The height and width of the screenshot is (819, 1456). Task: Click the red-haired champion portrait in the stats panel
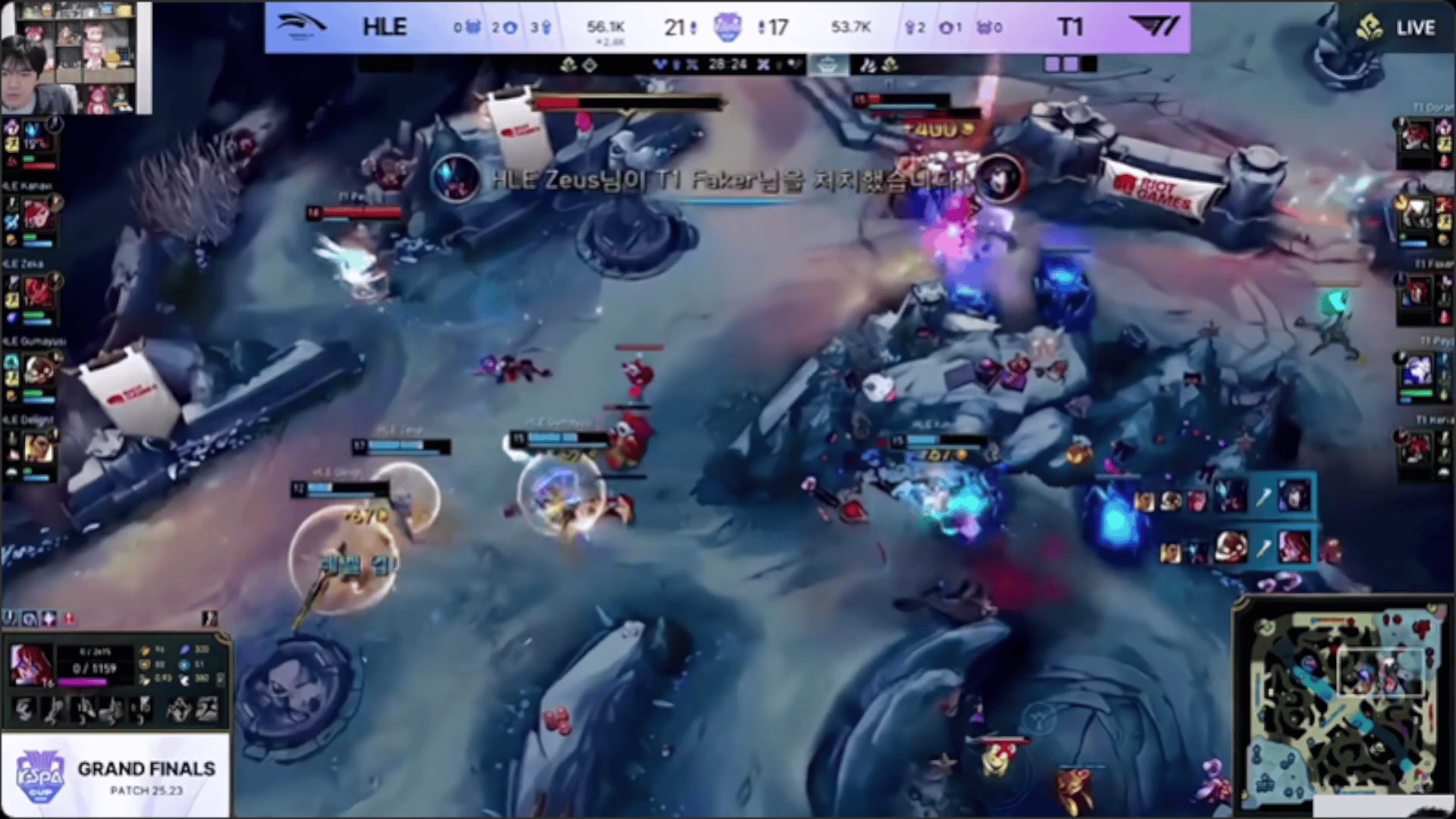(32, 666)
